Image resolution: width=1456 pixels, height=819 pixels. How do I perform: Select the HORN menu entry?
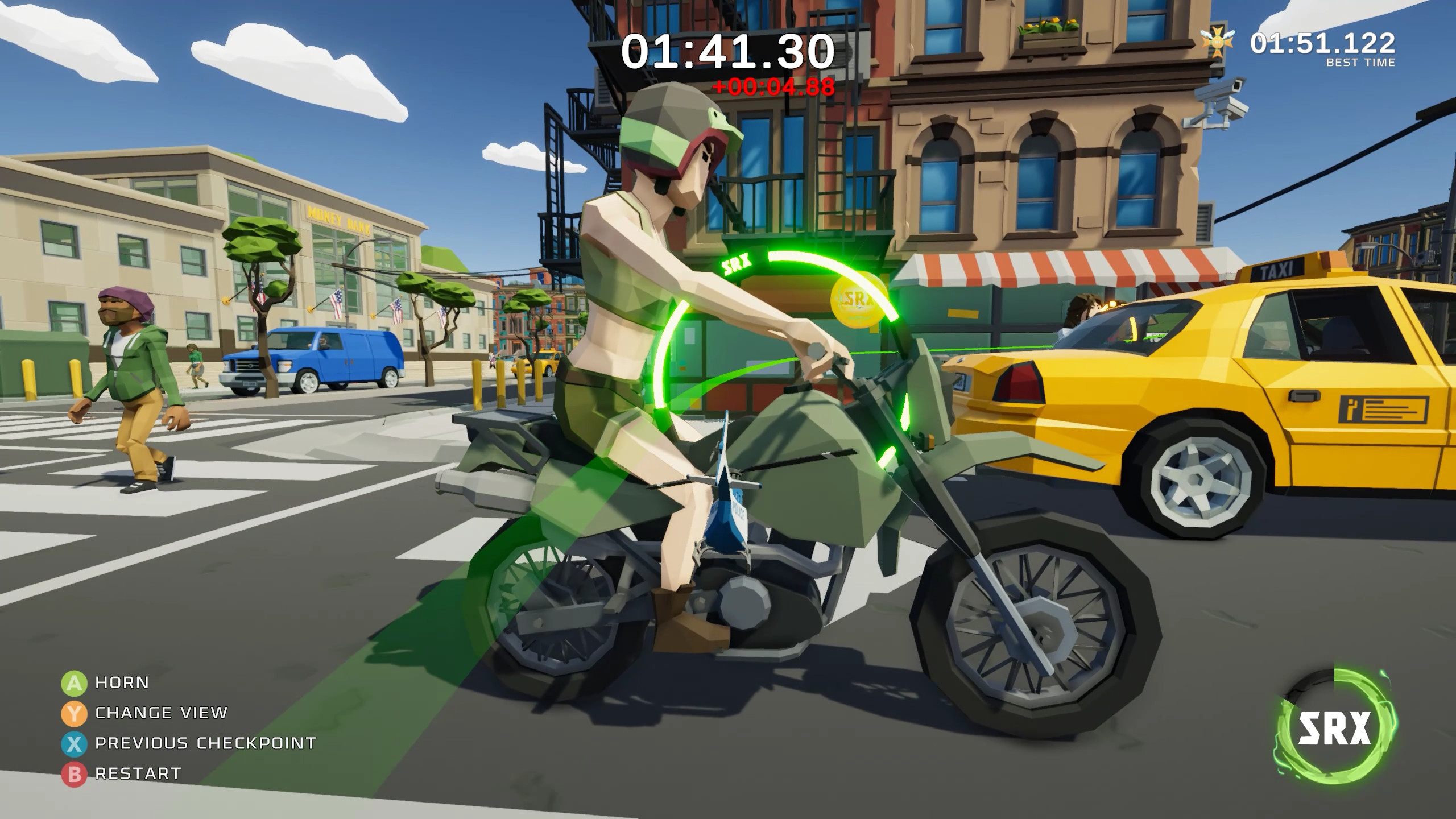click(121, 683)
